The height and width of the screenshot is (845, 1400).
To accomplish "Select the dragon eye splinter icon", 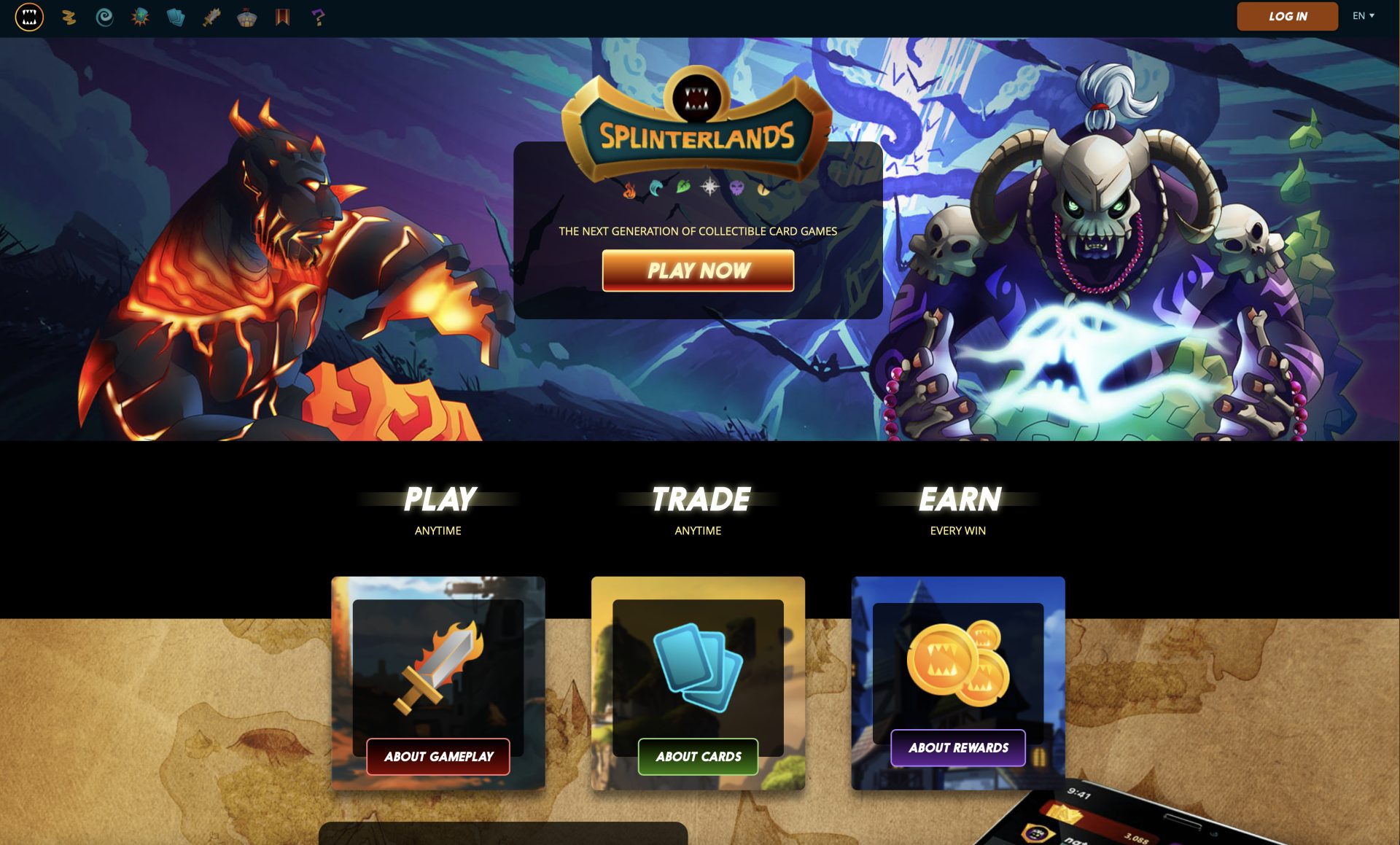I will (x=763, y=187).
